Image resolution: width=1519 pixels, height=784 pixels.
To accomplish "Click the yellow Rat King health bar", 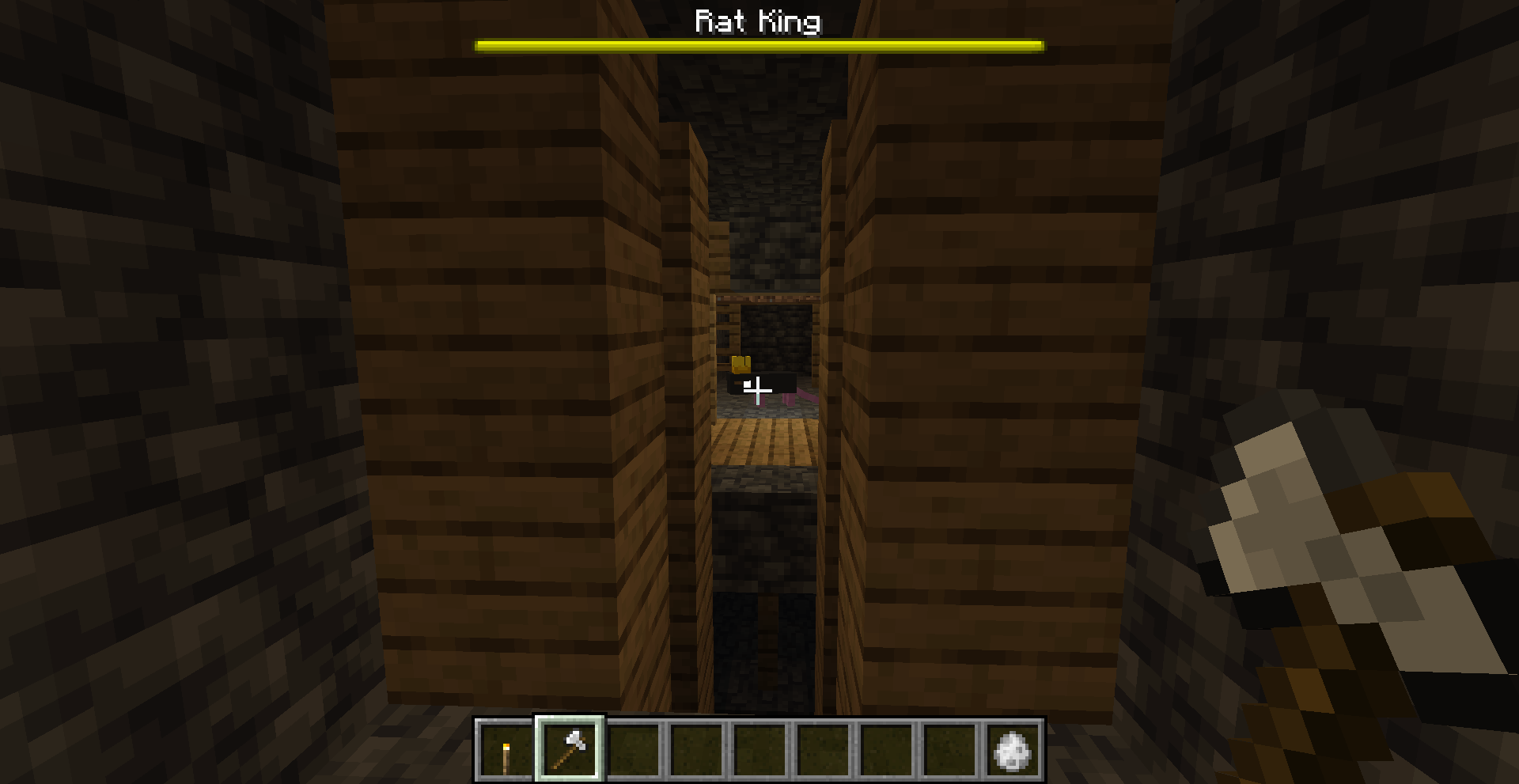I will point(757,45).
